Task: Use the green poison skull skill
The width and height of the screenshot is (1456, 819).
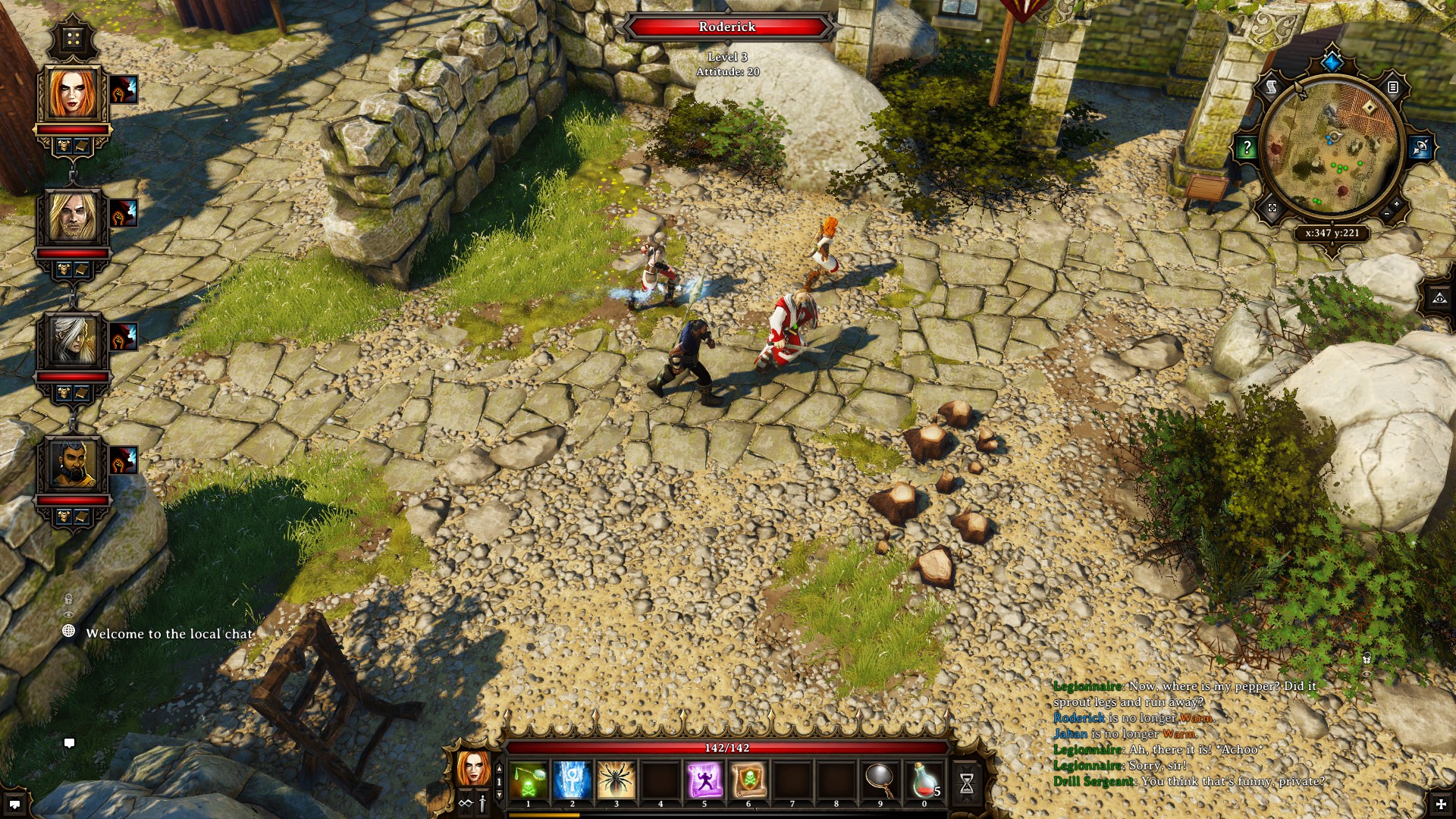Action: 529,780
